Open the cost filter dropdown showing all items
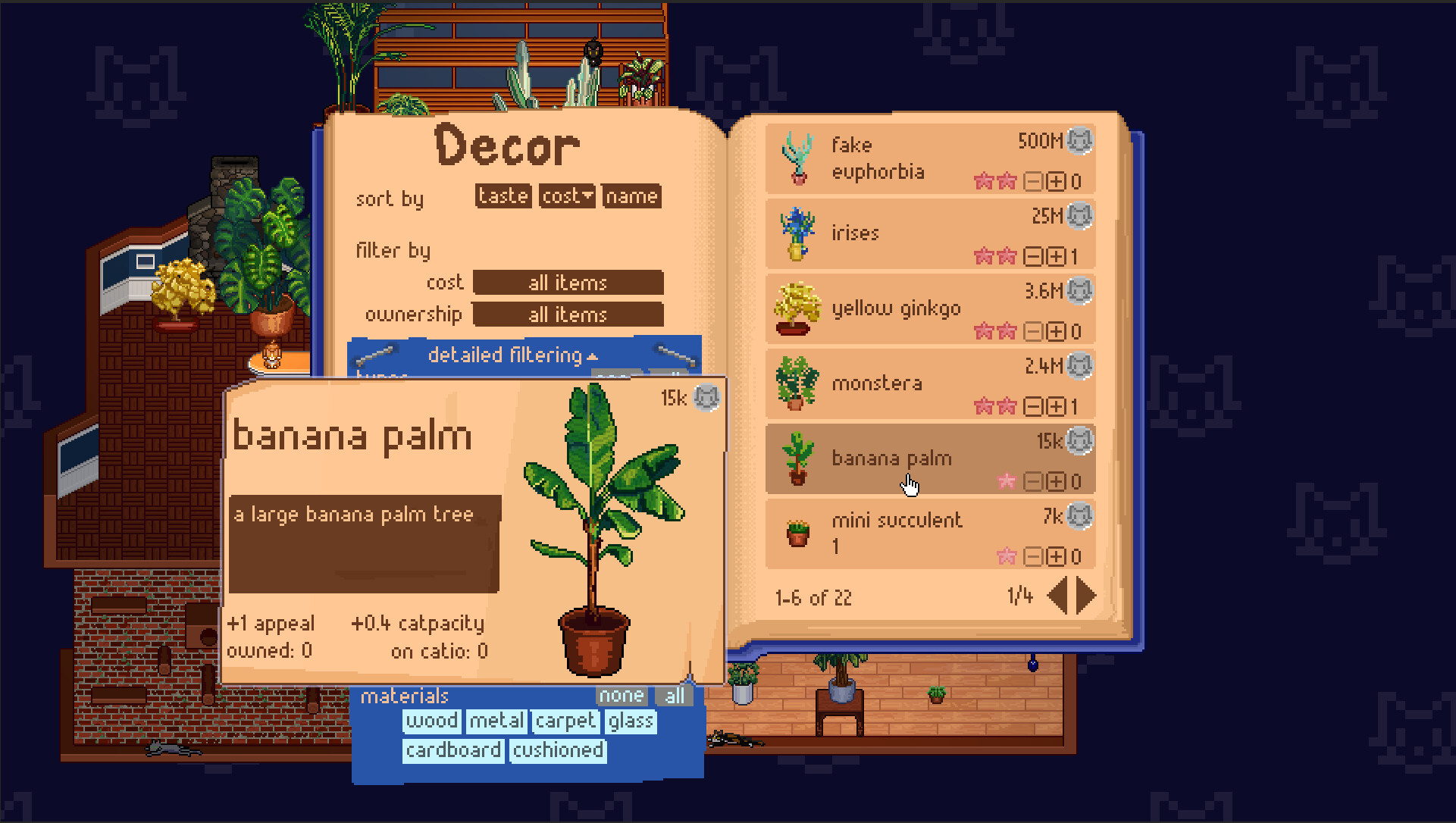Viewport: 1456px width, 823px height. click(x=568, y=283)
